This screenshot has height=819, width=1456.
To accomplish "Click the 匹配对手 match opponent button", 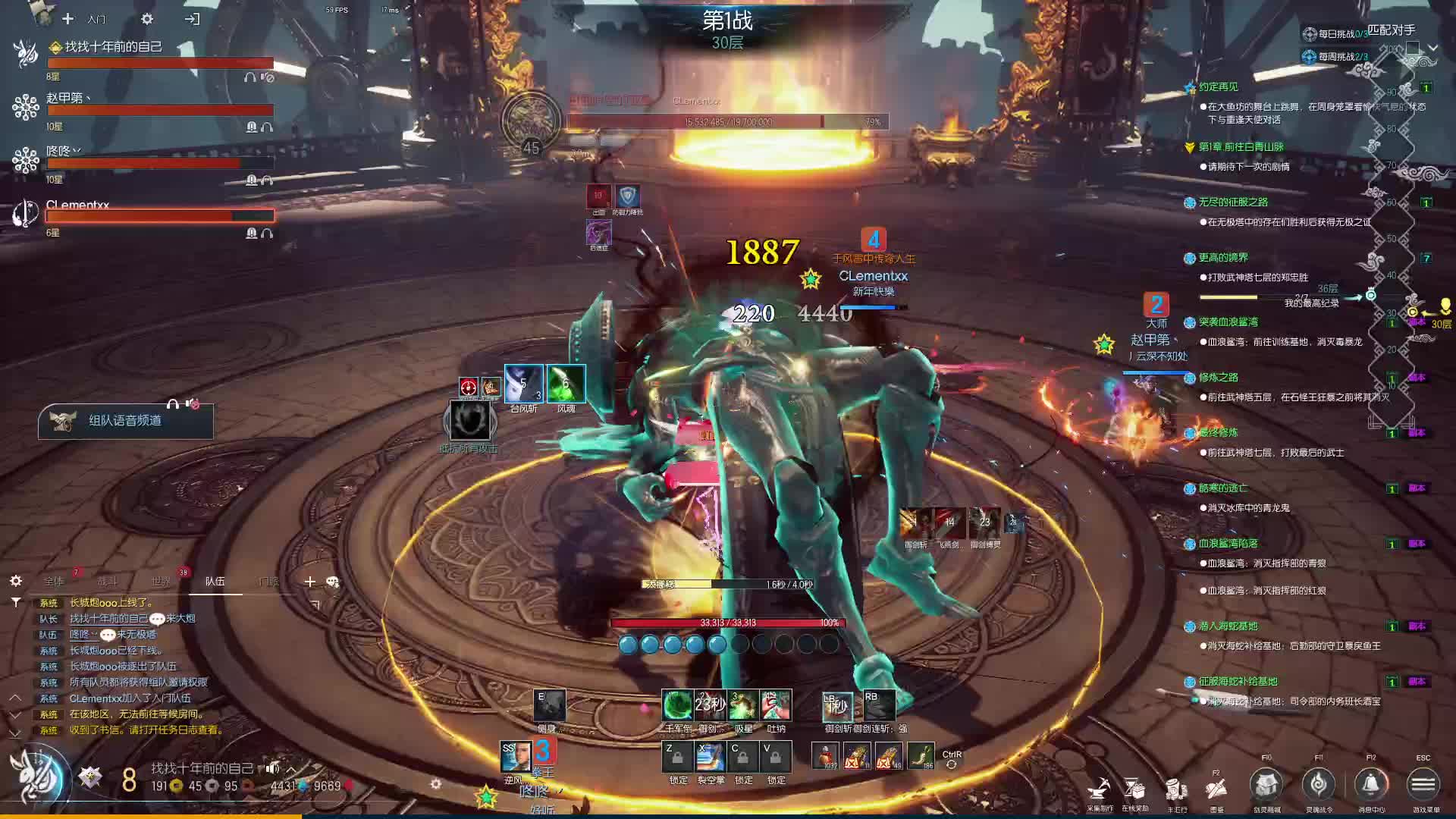I will 1392,30.
